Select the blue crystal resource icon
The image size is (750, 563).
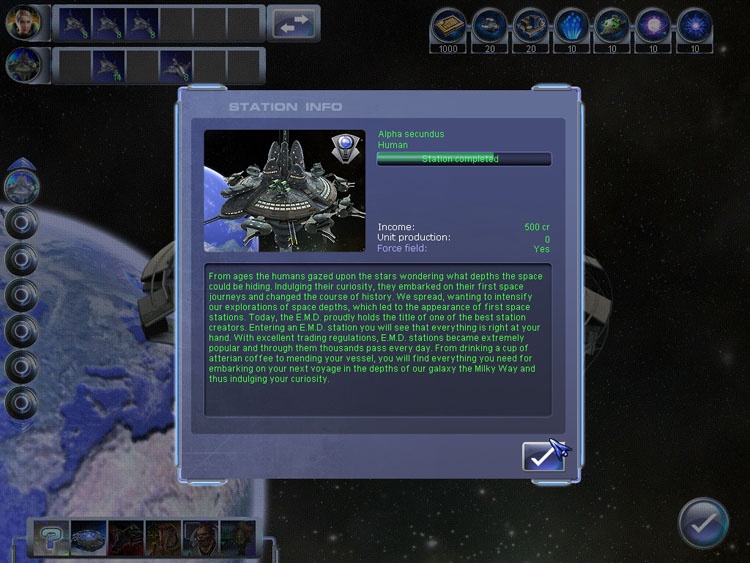coord(571,24)
